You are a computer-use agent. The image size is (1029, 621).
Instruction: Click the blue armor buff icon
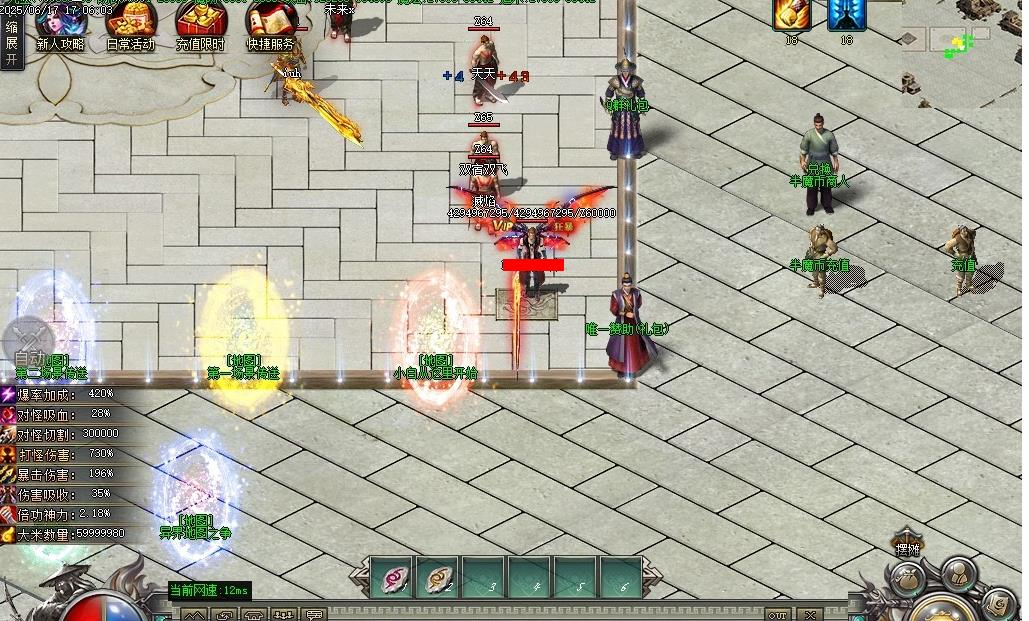point(847,15)
